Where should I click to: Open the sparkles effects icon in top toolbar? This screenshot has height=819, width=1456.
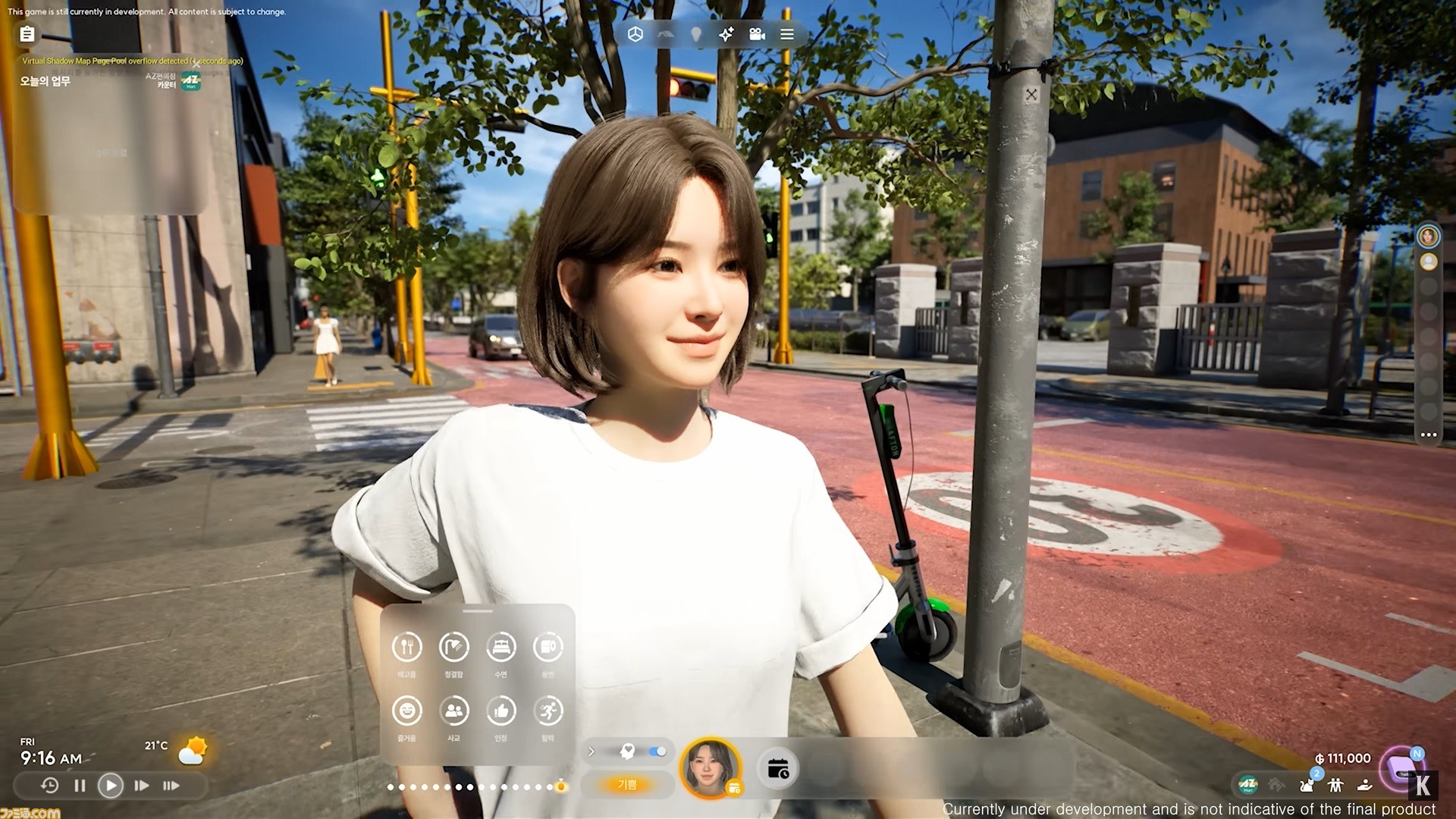[x=725, y=34]
